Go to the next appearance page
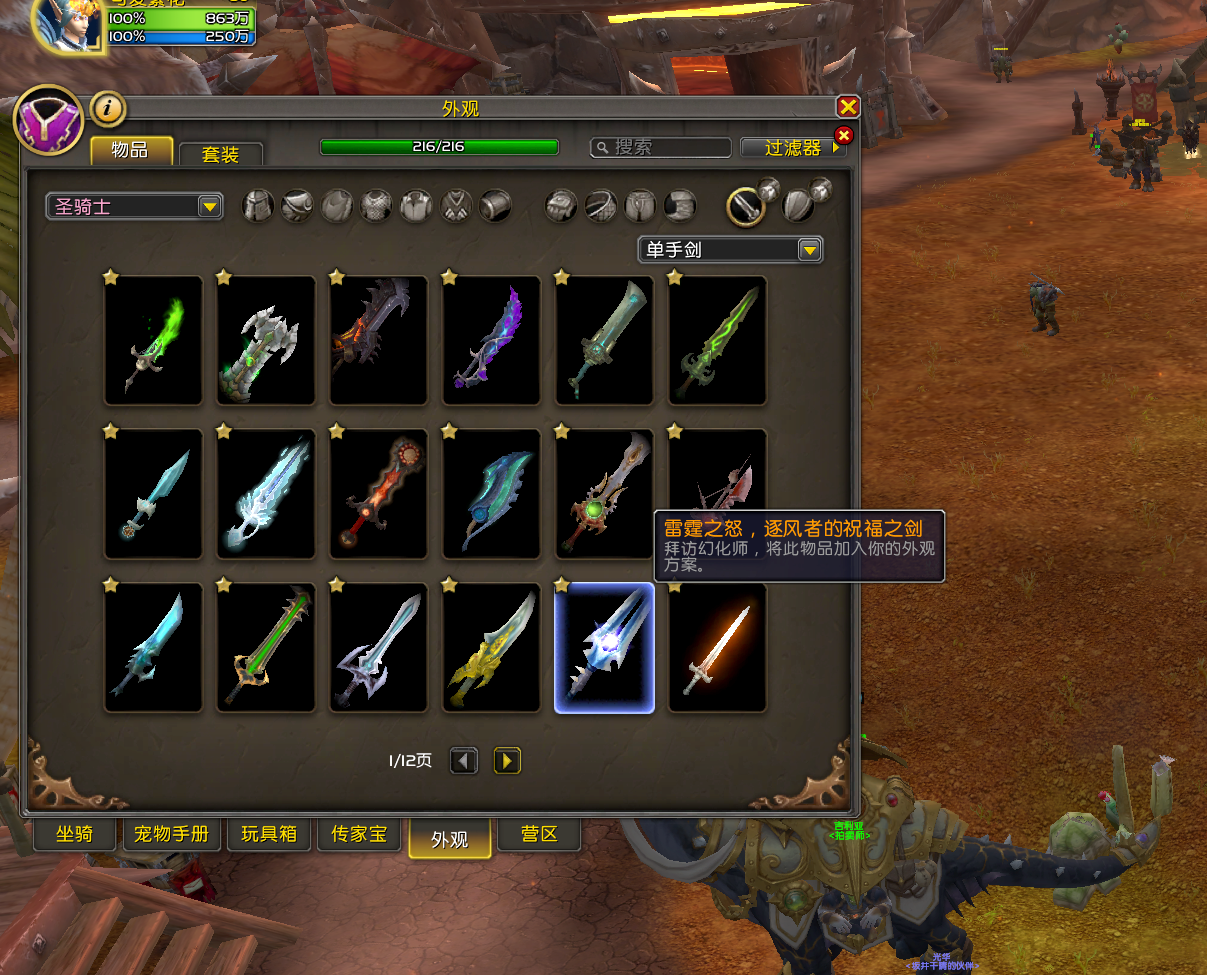Screen dimensions: 1207x975 point(507,761)
